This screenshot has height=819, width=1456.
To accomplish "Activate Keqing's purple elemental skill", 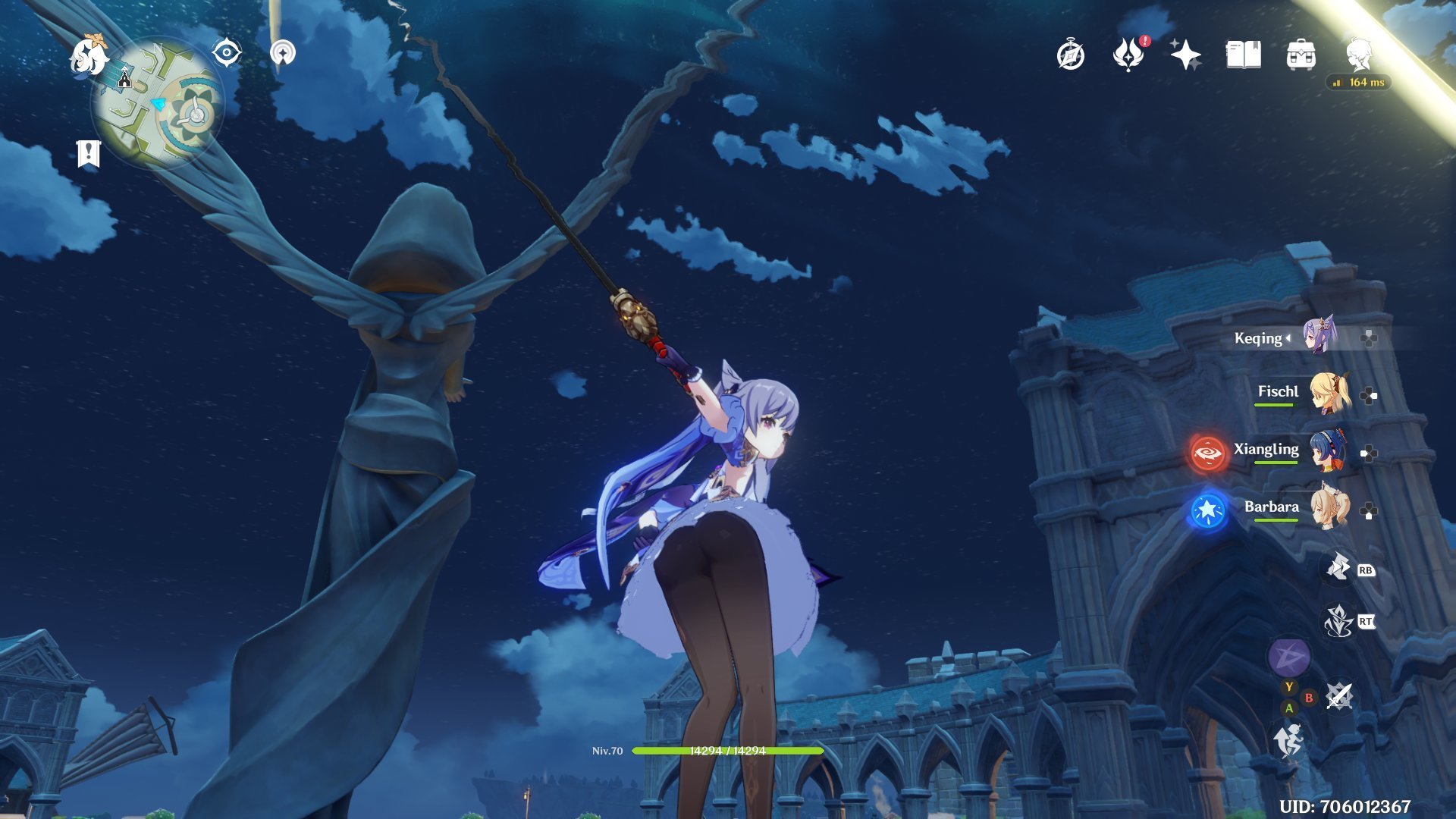I will point(1288,657).
